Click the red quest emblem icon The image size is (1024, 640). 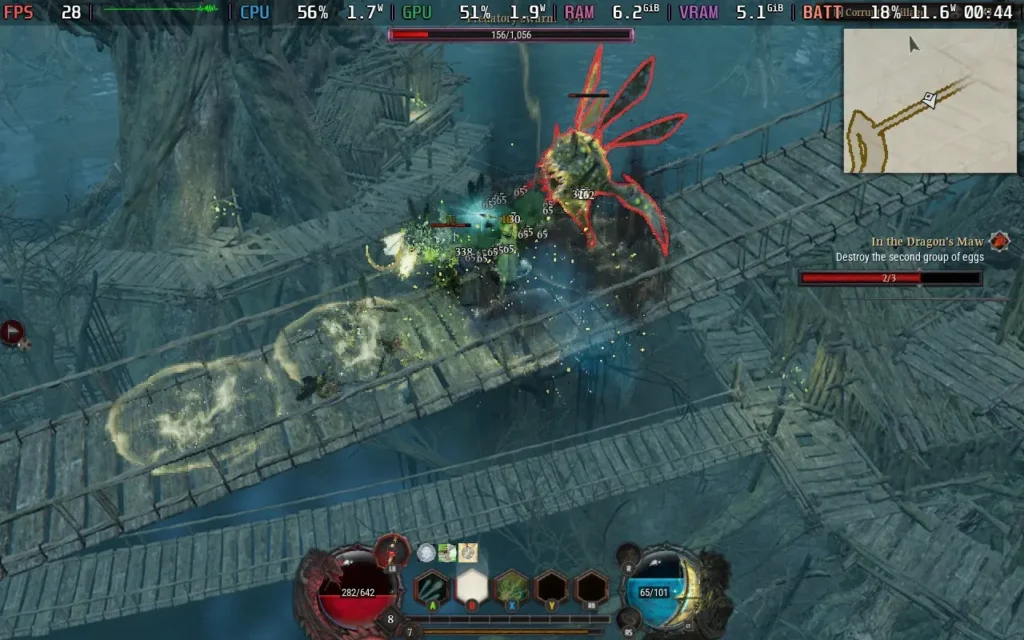click(999, 241)
